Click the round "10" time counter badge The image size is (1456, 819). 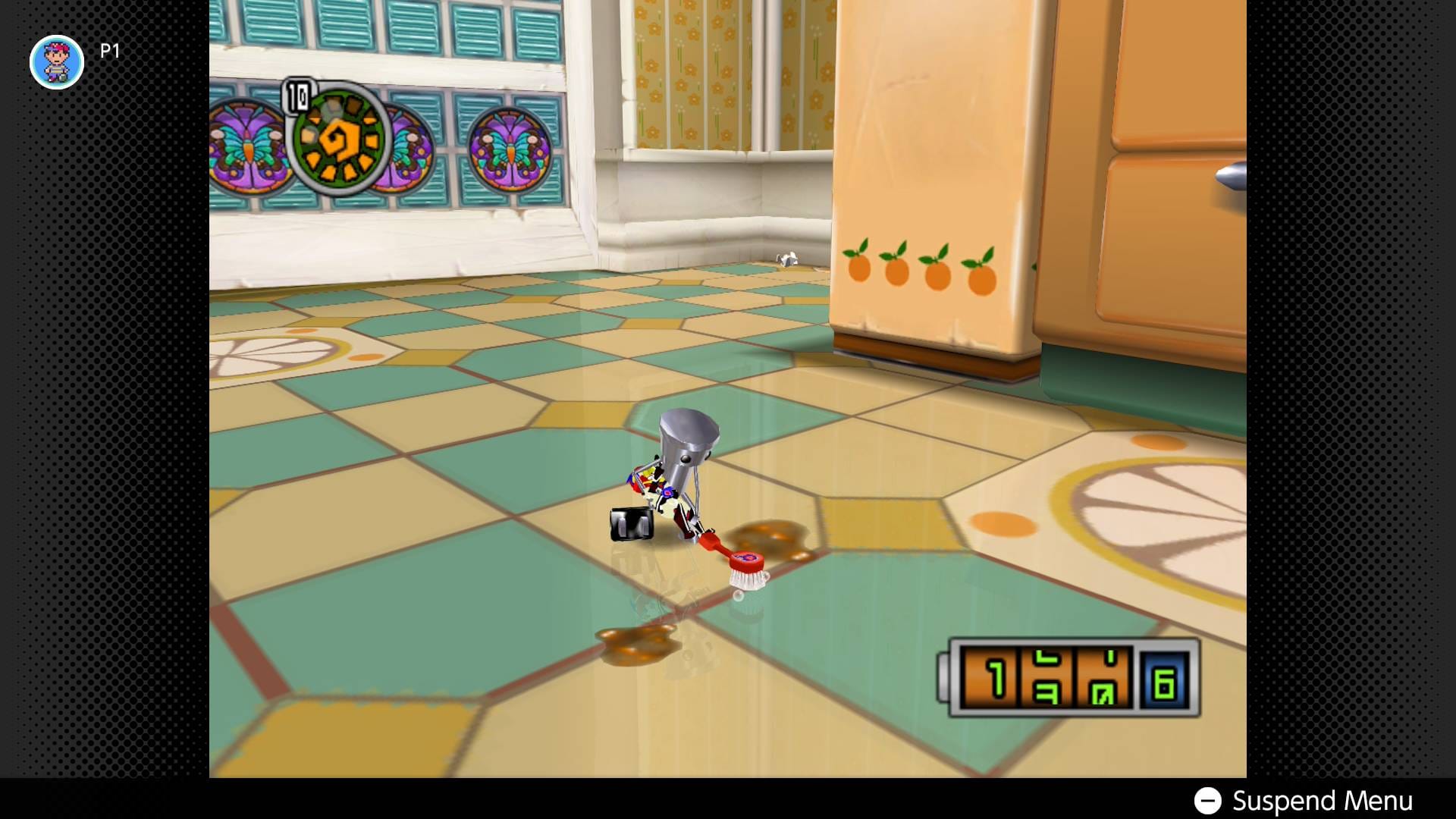pyautogui.click(x=297, y=95)
